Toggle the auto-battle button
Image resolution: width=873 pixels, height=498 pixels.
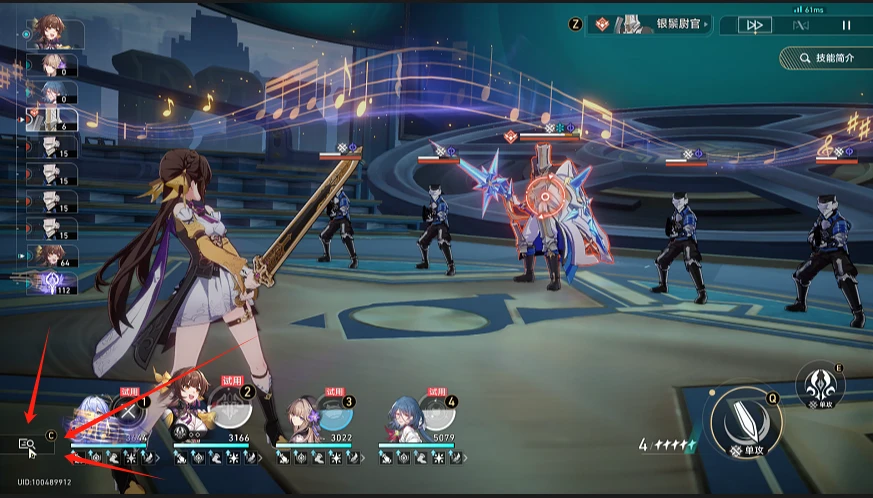point(799,25)
